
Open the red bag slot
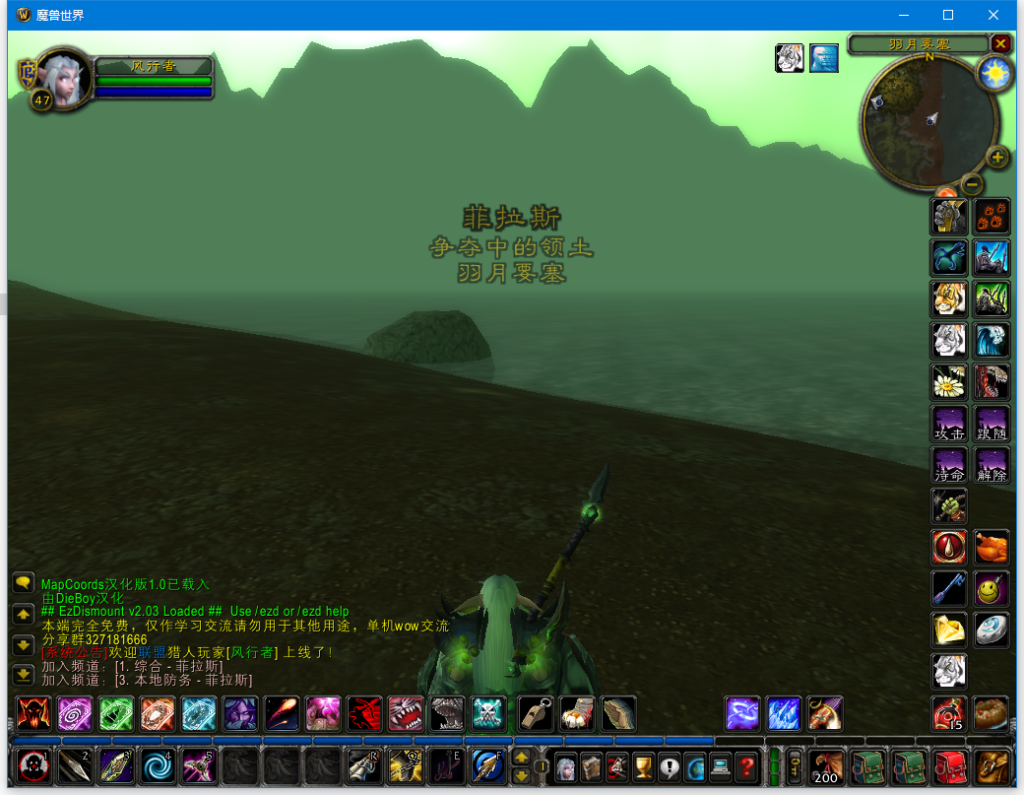tap(950, 767)
